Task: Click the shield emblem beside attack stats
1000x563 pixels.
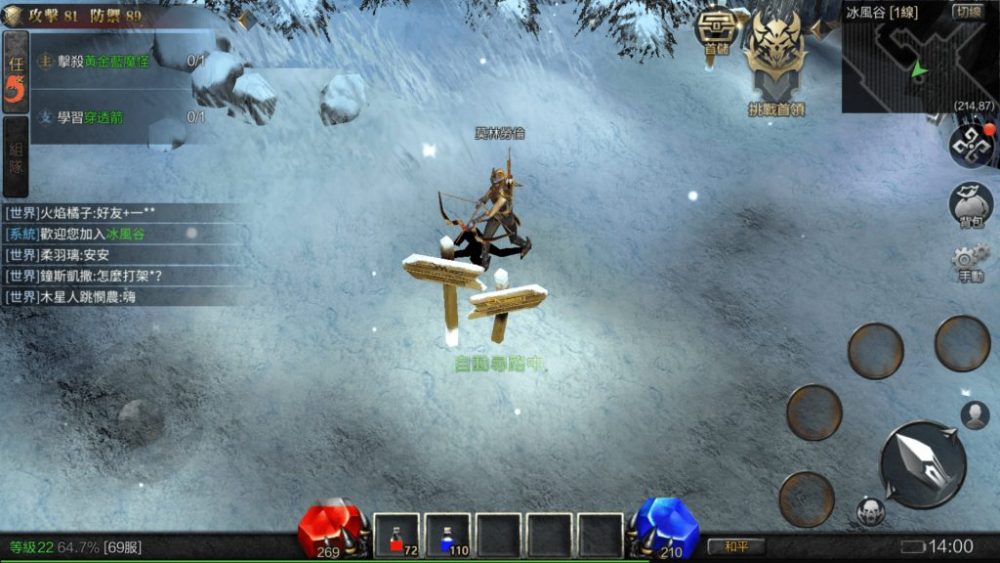Action: coord(13,14)
